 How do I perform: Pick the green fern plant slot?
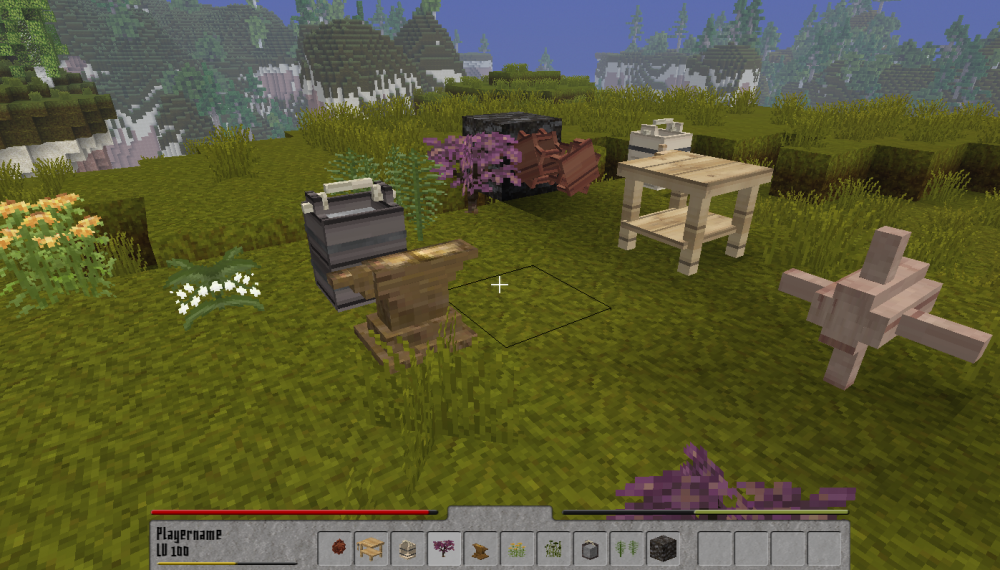(x=625, y=548)
